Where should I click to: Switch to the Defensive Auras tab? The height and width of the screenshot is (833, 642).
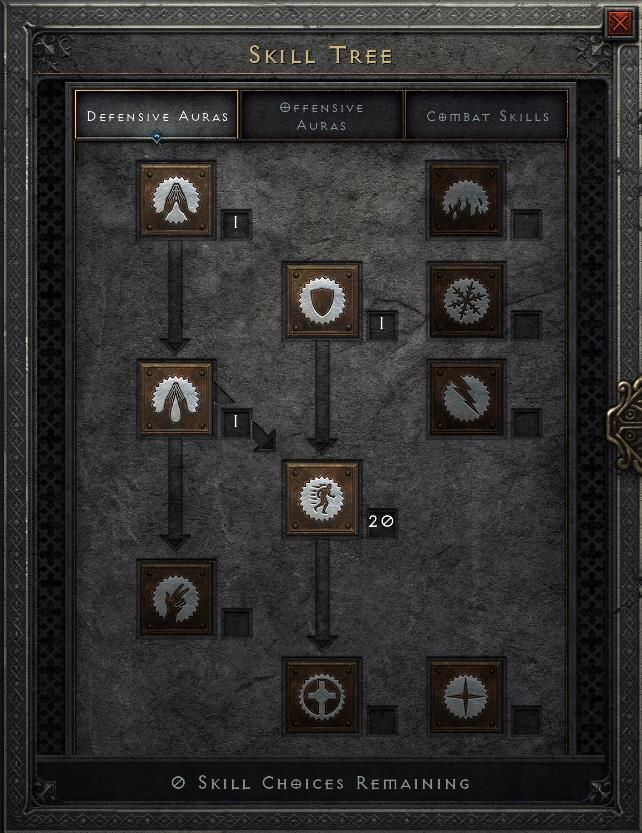pyautogui.click(x=157, y=116)
